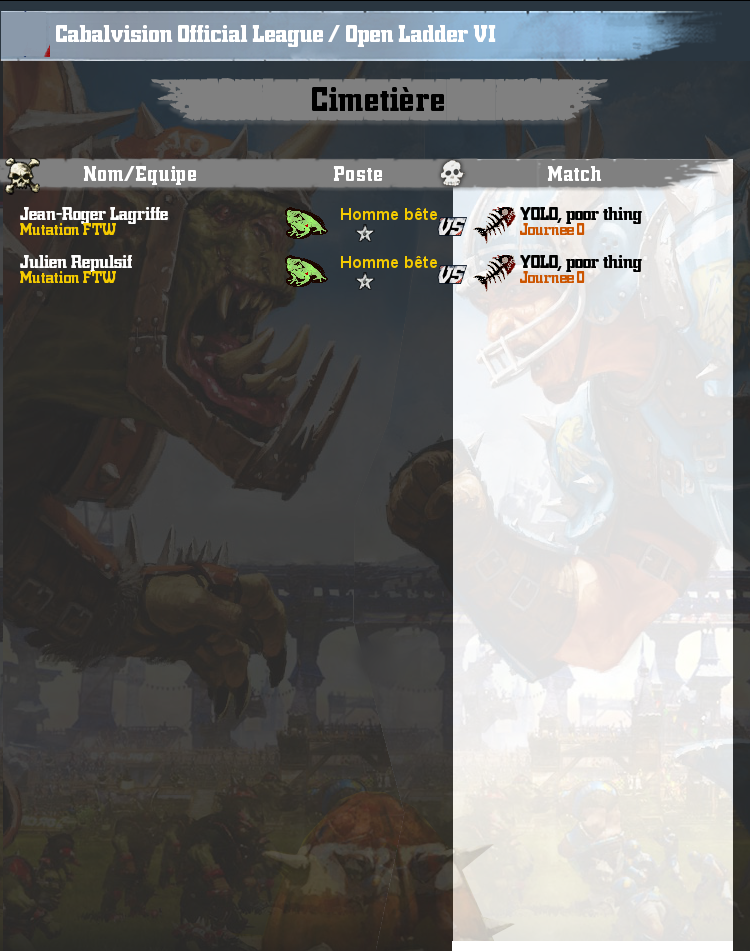Click the Poste column header
Viewport: 750px width, 951px height.
(x=358, y=174)
